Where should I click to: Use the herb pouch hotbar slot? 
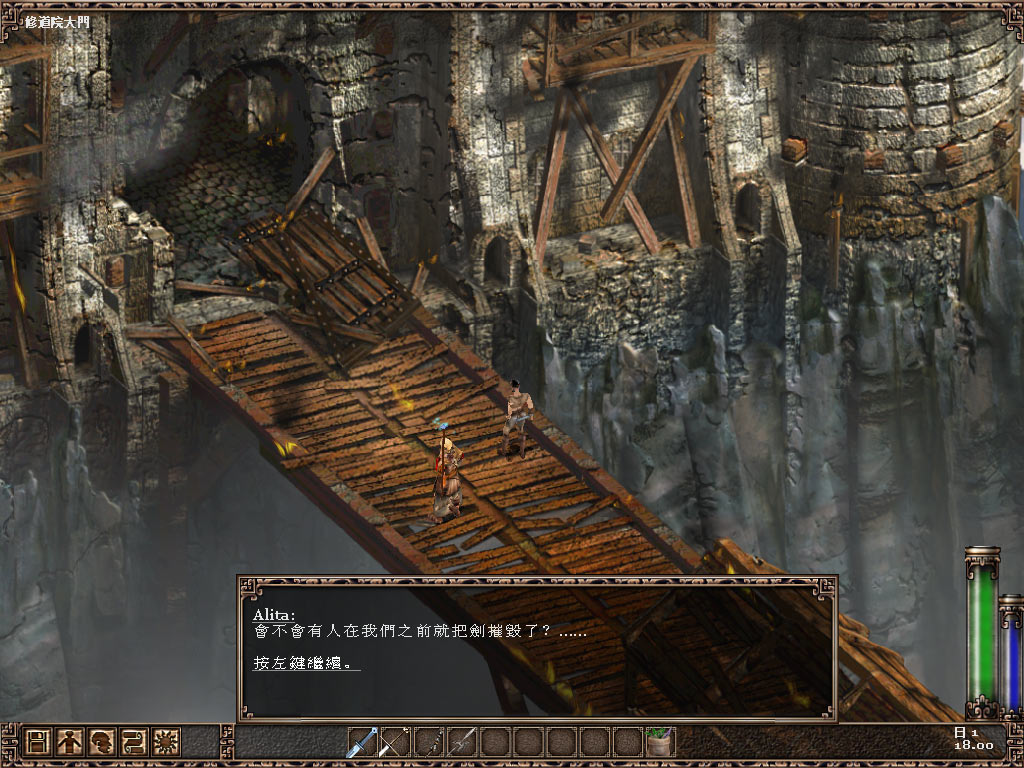[660, 742]
